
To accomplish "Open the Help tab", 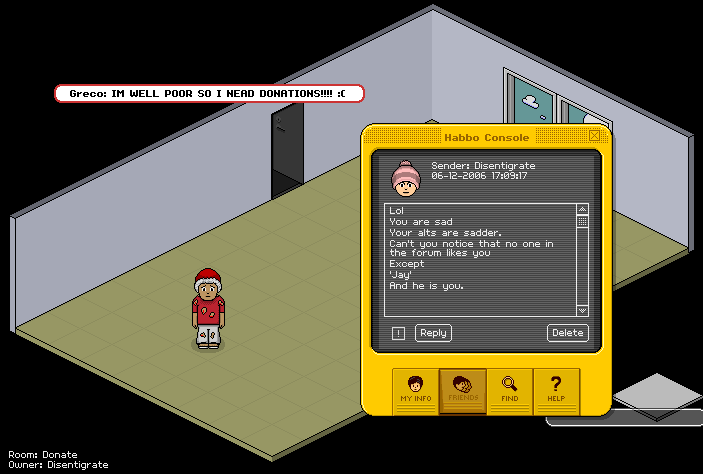I will [x=557, y=388].
